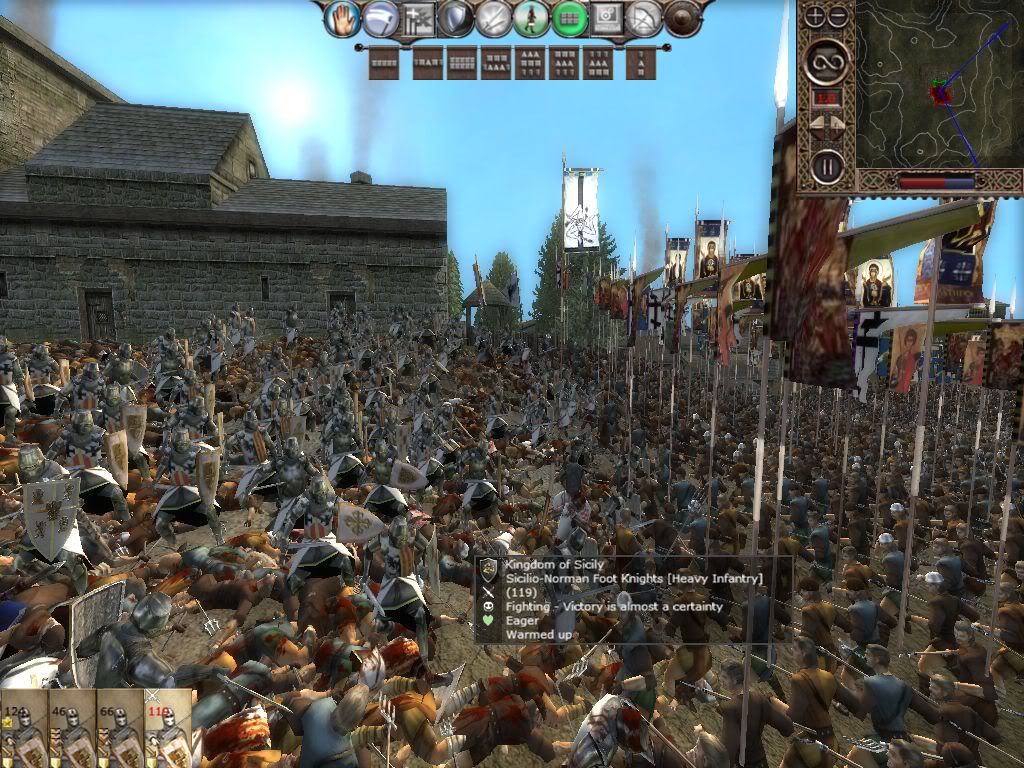
Task: Toggle guard mode shield icon
Action: point(454,18)
